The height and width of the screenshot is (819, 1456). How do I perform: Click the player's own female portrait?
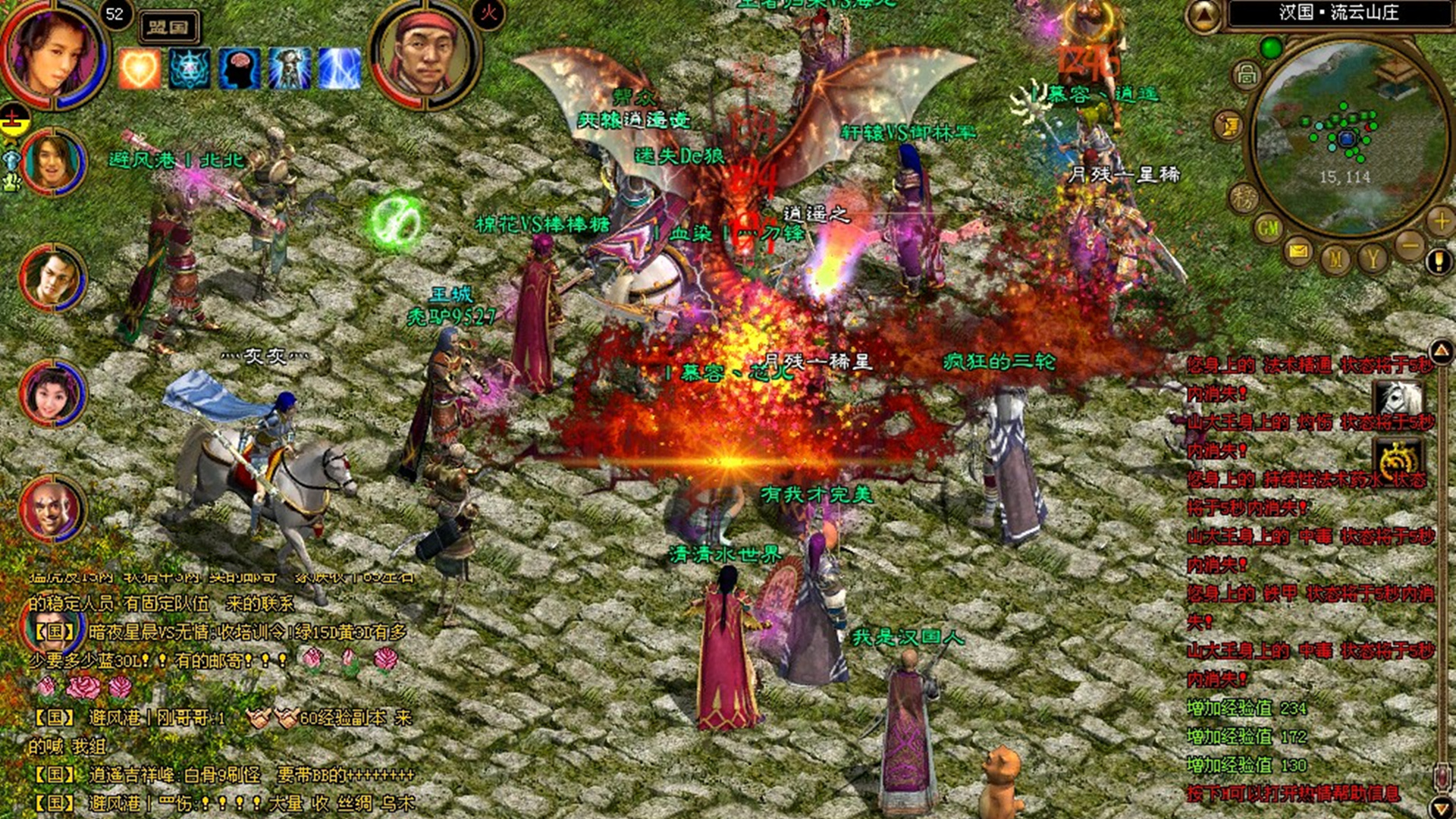coord(53,53)
